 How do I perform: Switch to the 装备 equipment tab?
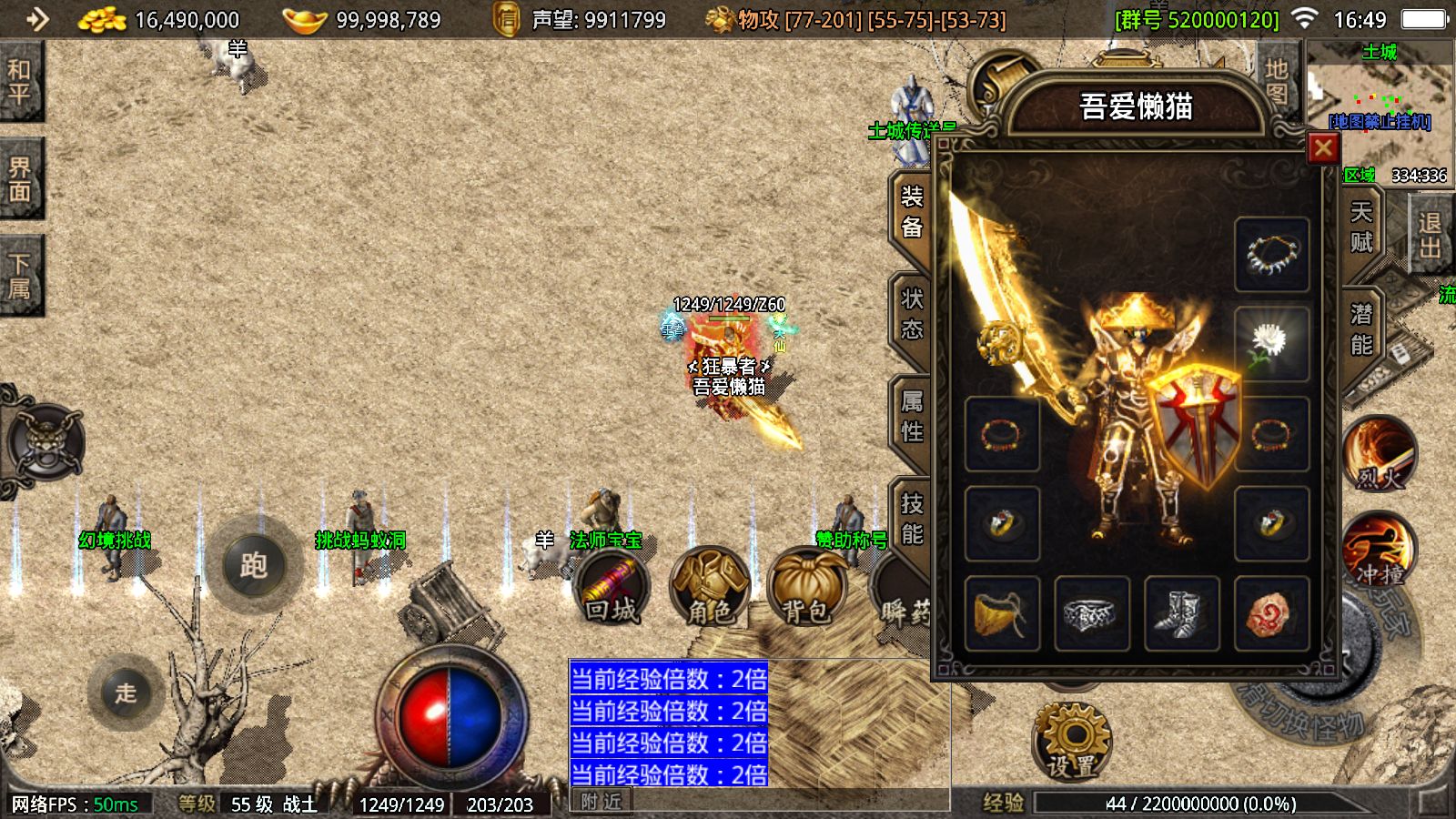tap(912, 212)
